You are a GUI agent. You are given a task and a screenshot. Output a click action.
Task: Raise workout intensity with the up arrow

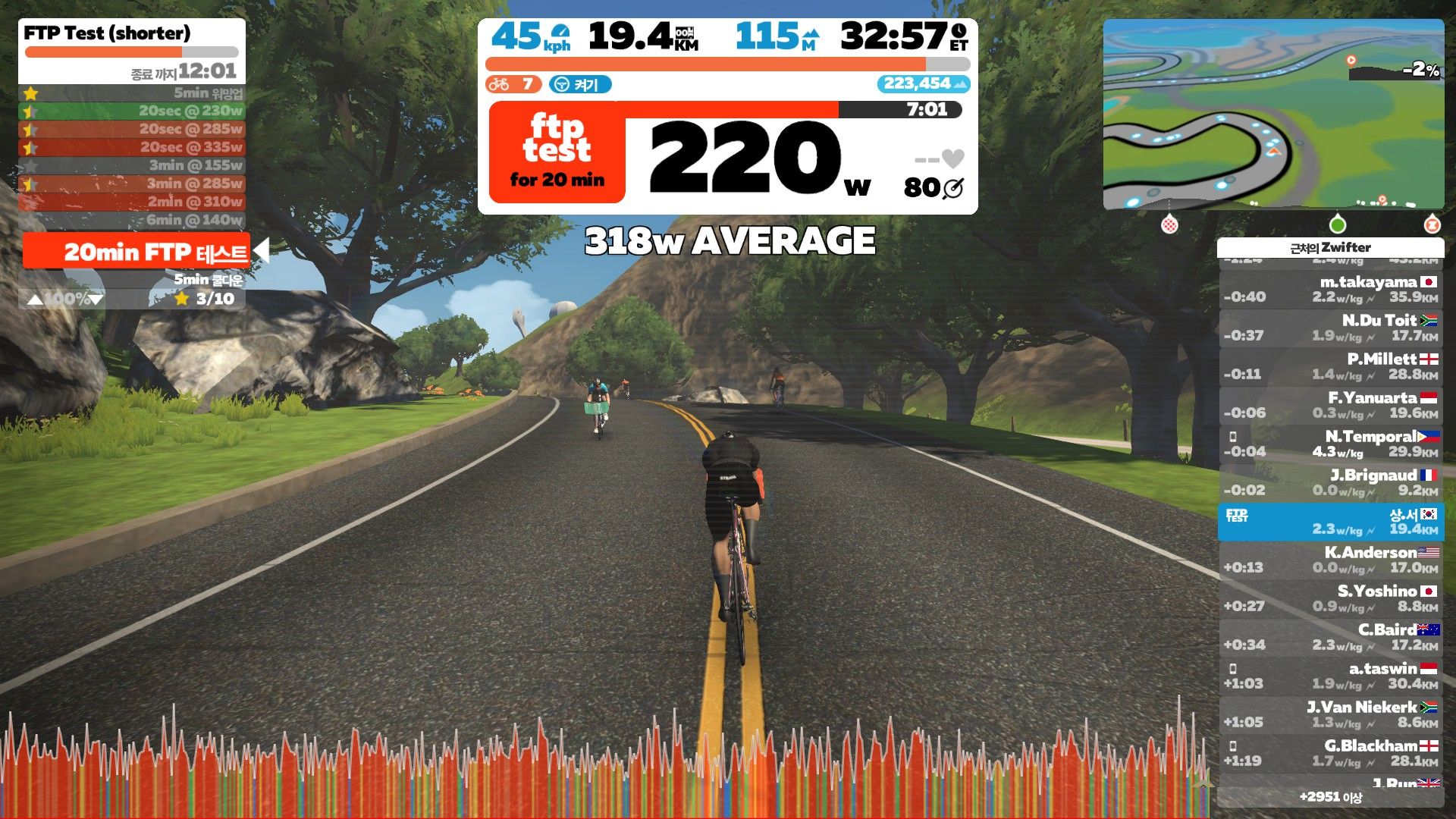coord(35,300)
